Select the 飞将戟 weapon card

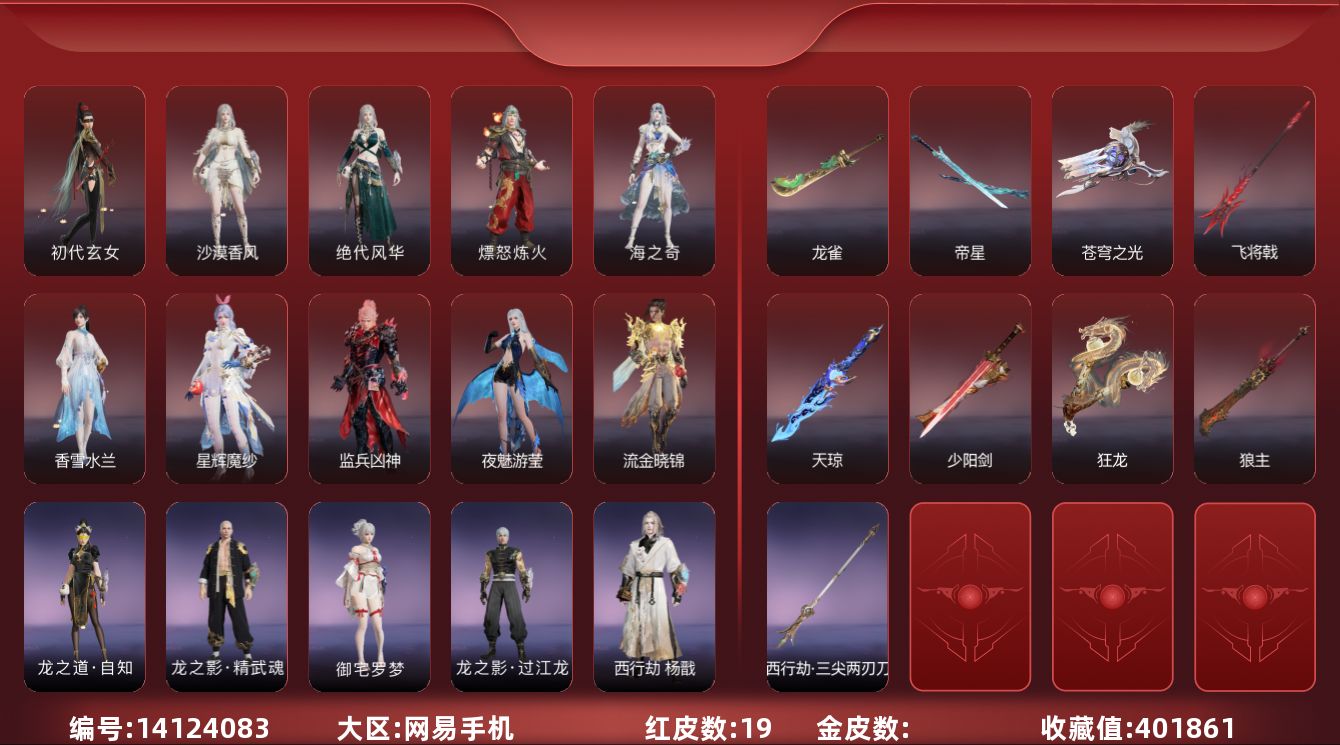pyautogui.click(x=1254, y=180)
